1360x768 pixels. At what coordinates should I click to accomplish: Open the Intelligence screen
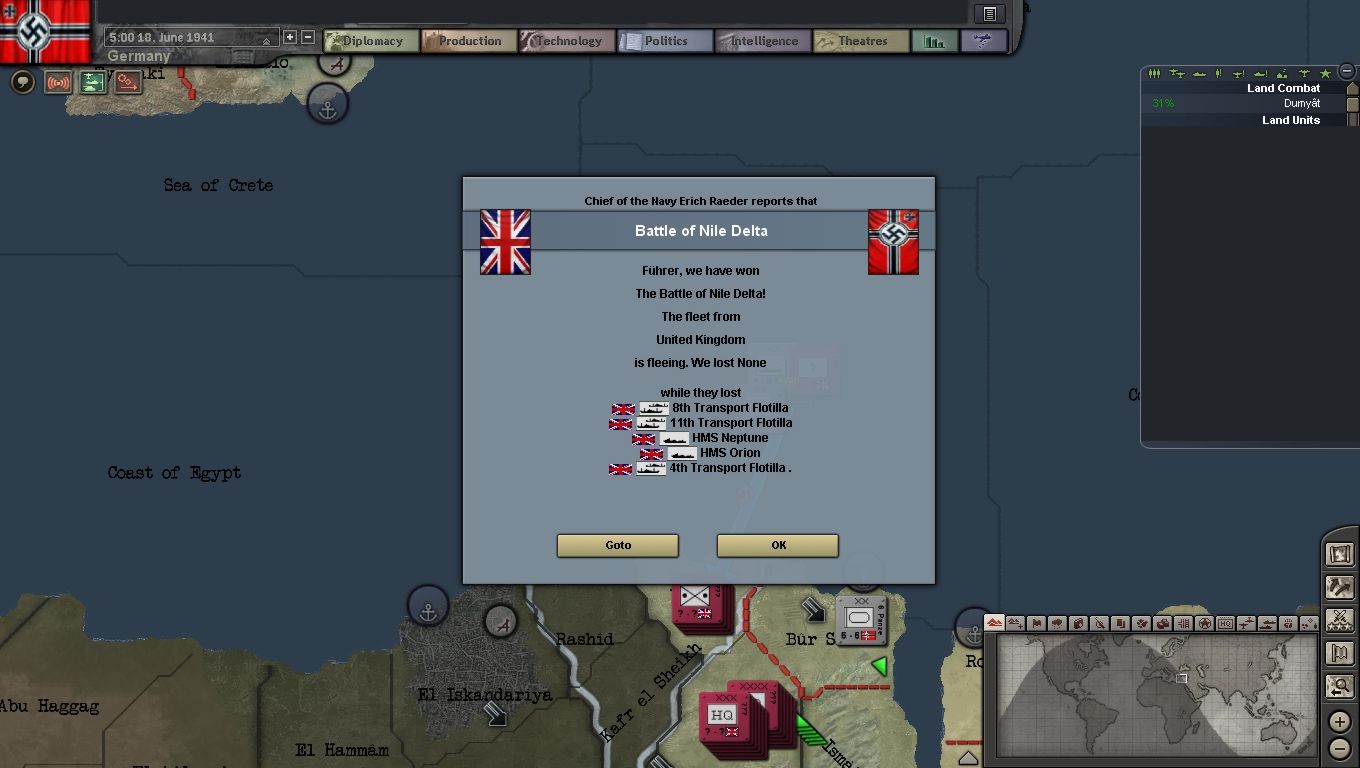762,41
